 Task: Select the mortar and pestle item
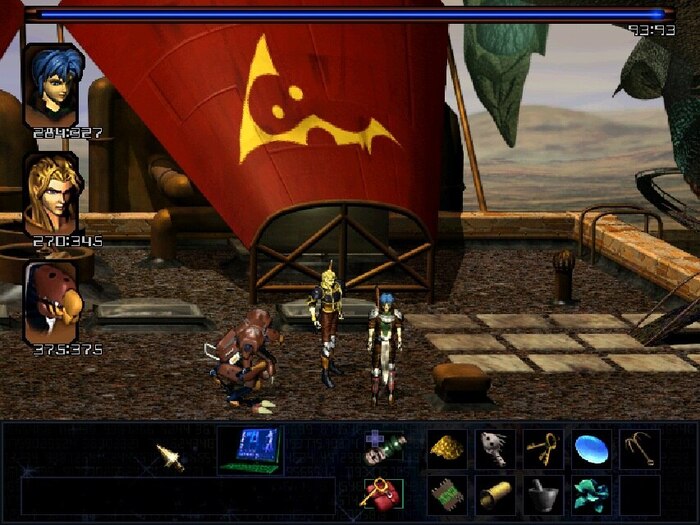(543, 494)
